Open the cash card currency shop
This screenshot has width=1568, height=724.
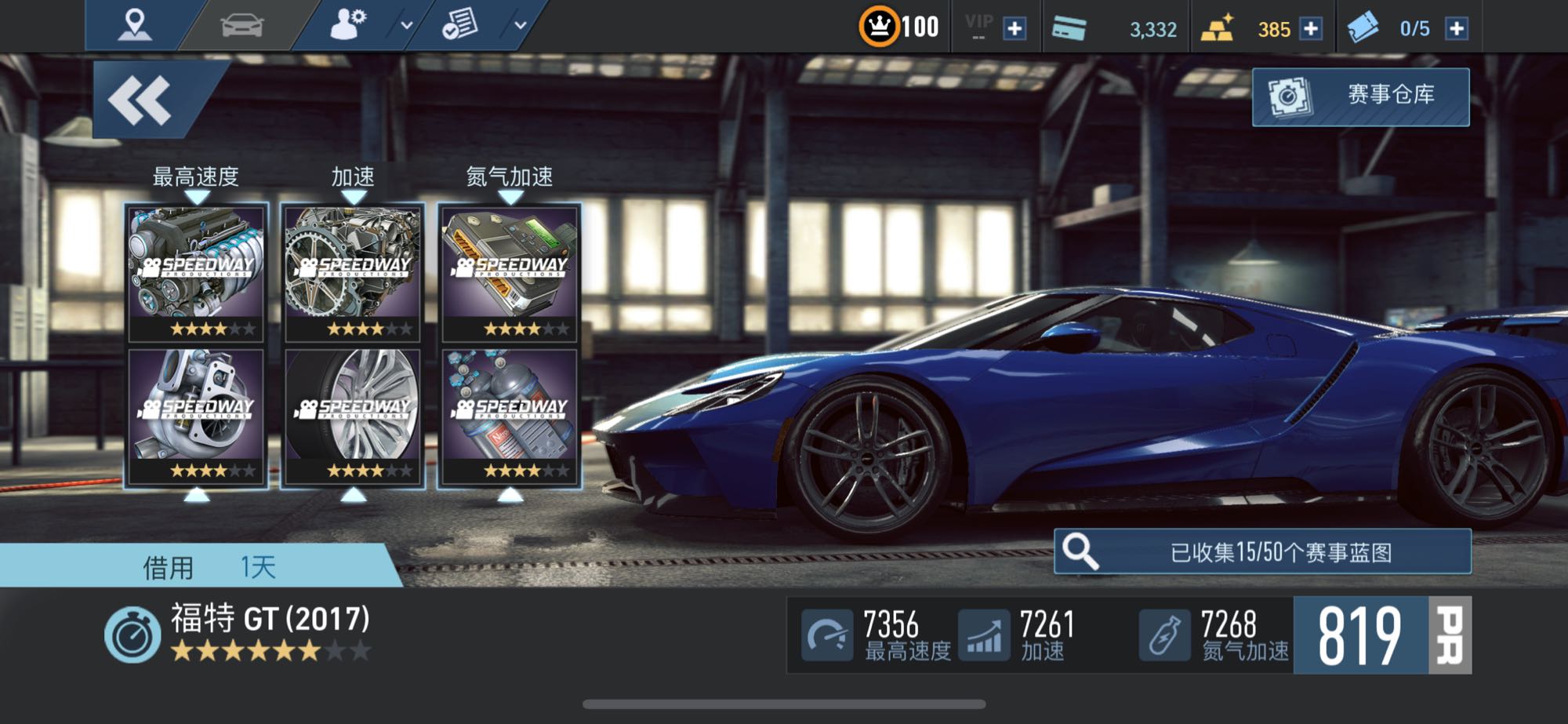1069,29
